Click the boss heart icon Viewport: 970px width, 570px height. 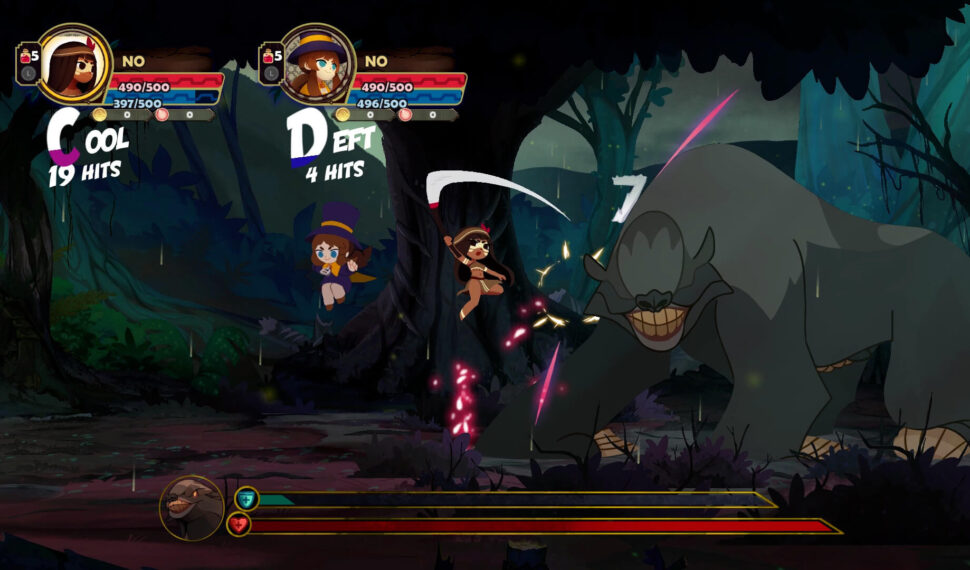[238, 524]
